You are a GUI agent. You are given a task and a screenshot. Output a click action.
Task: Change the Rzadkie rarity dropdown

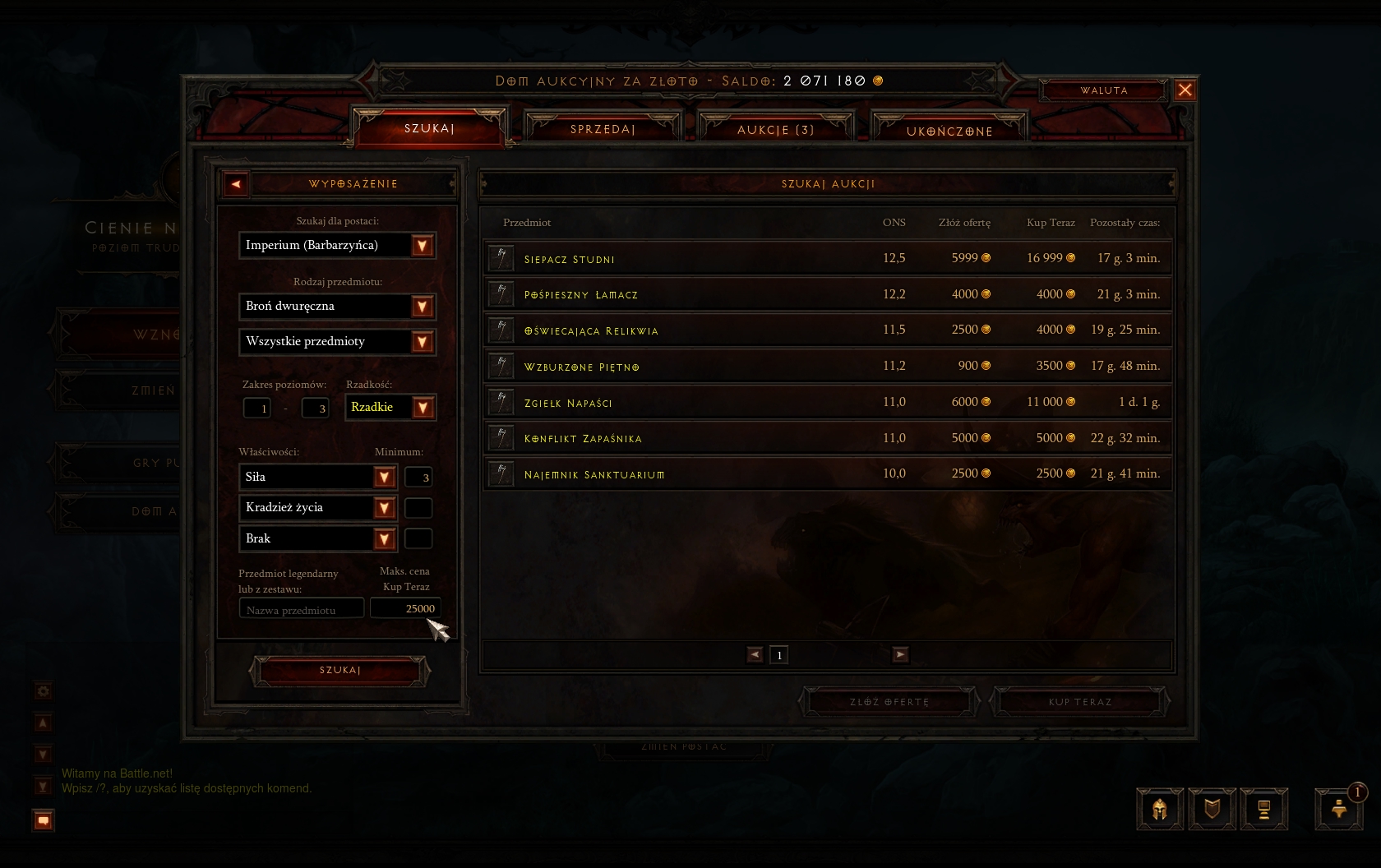coord(423,408)
